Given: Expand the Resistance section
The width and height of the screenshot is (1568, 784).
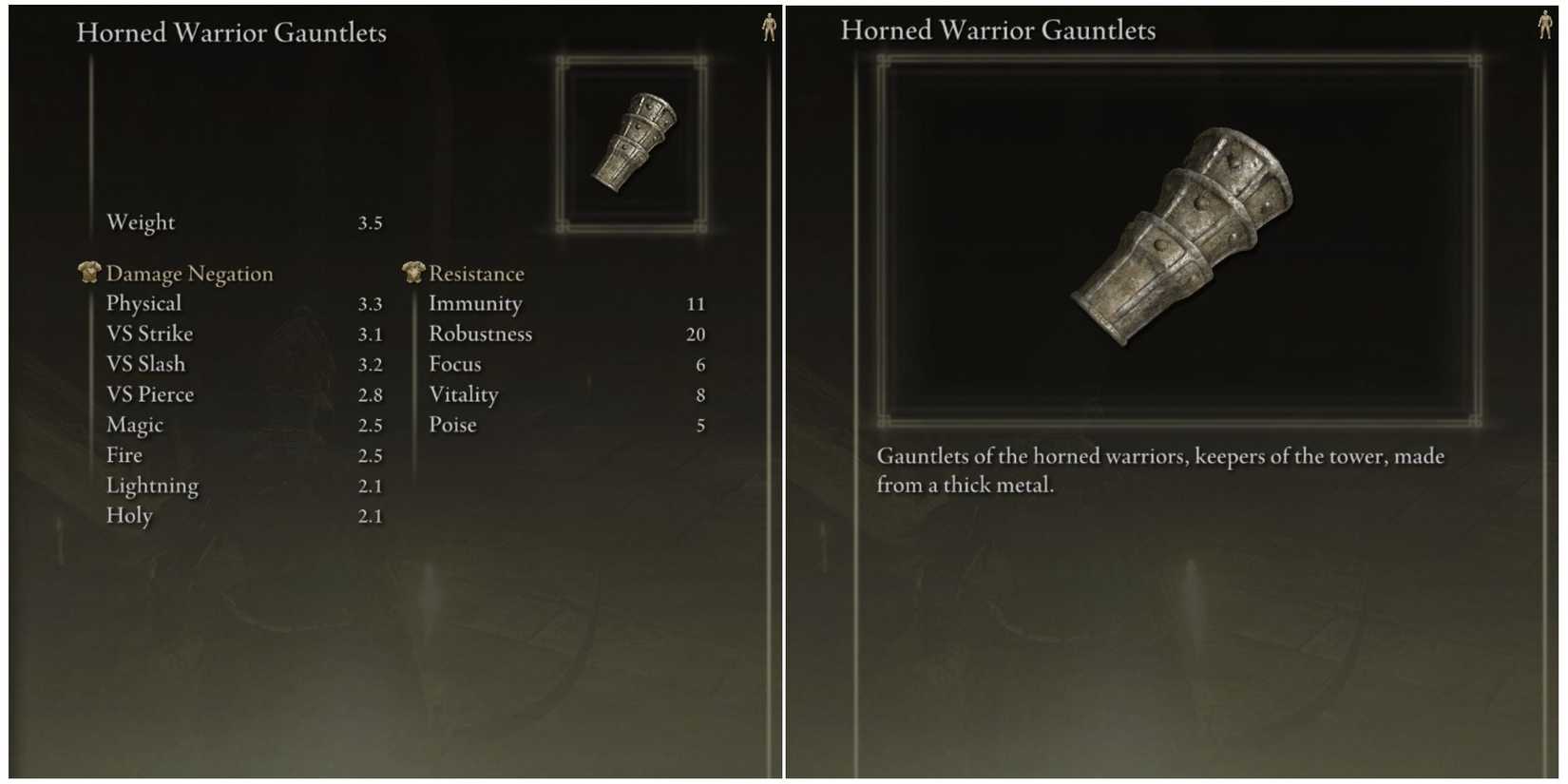Looking at the screenshot, I should coord(477,273).
